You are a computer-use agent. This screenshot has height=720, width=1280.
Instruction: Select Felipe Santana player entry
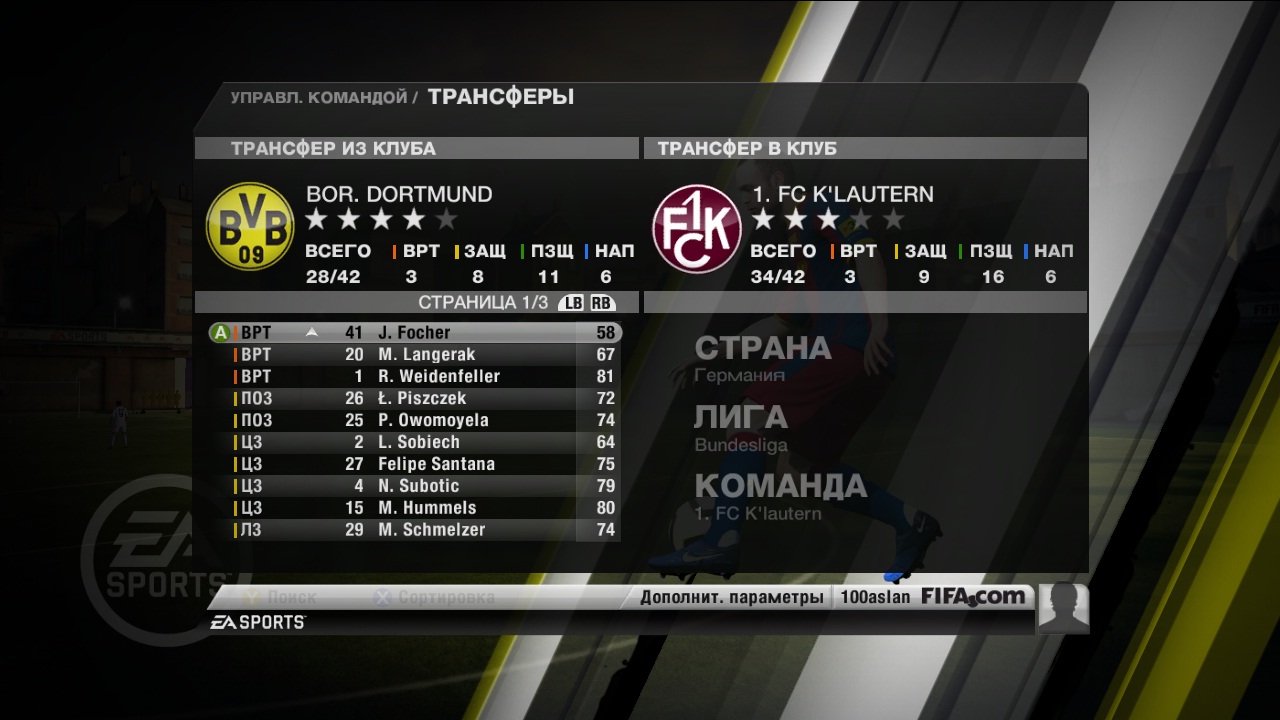[436, 464]
